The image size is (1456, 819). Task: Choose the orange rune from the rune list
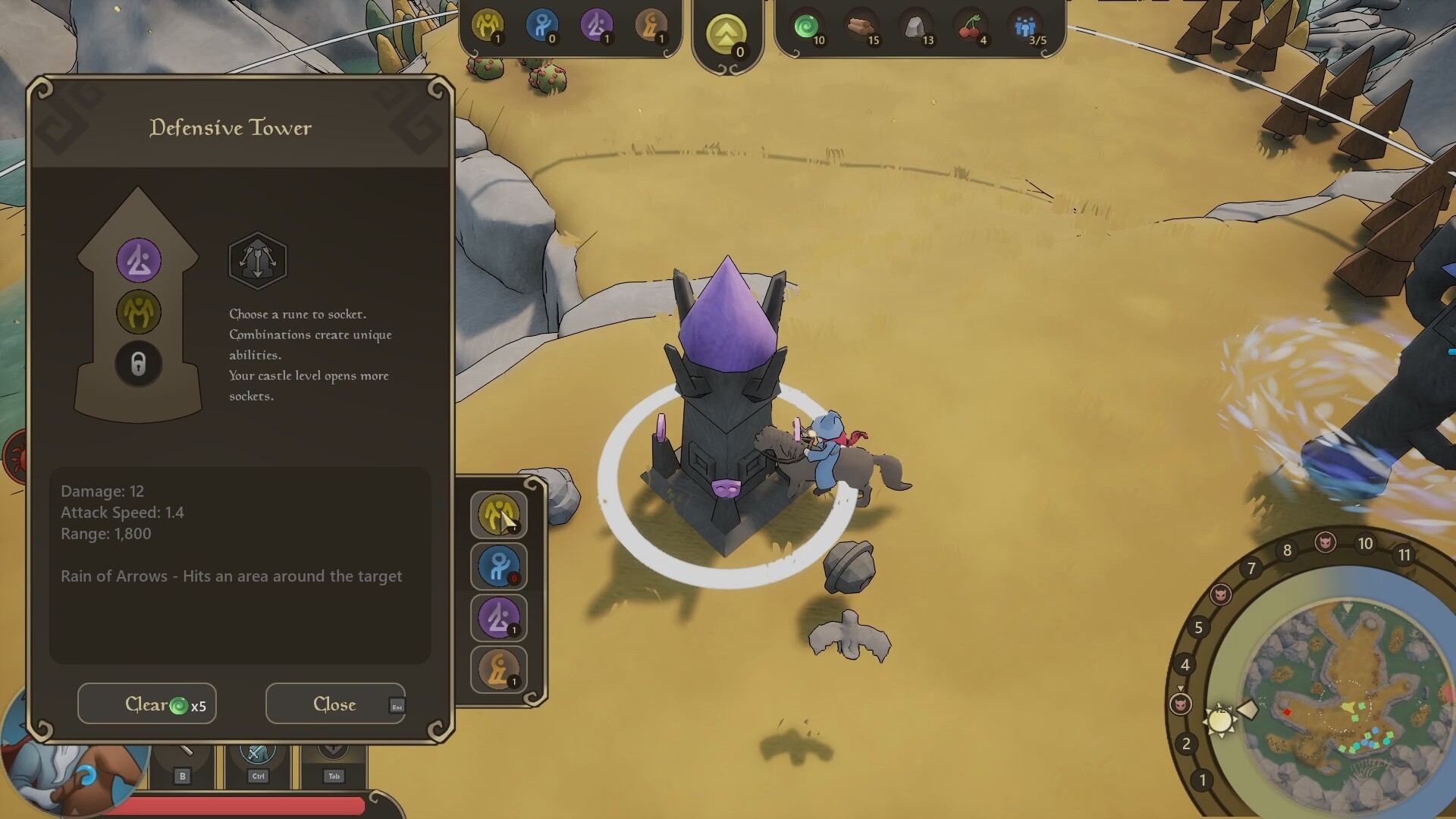pos(498,669)
